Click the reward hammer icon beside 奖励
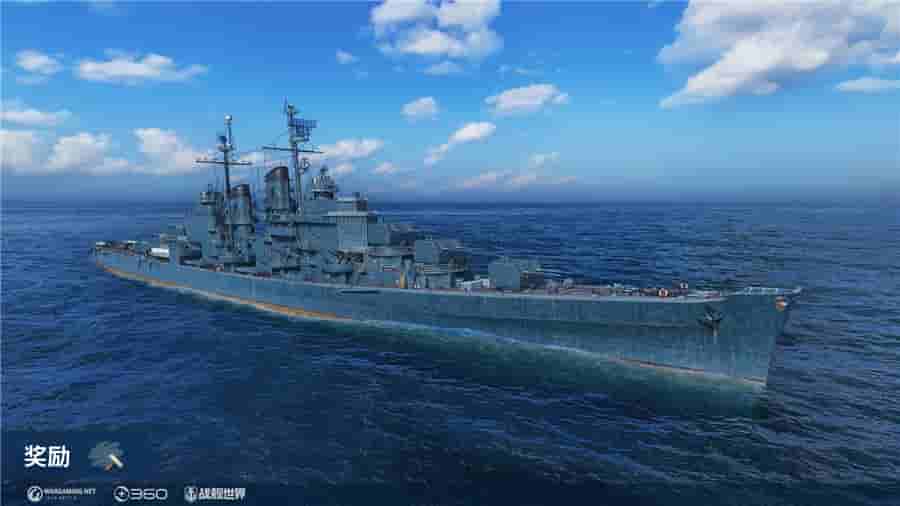Image resolution: width=900 pixels, height=506 pixels. click(105, 456)
